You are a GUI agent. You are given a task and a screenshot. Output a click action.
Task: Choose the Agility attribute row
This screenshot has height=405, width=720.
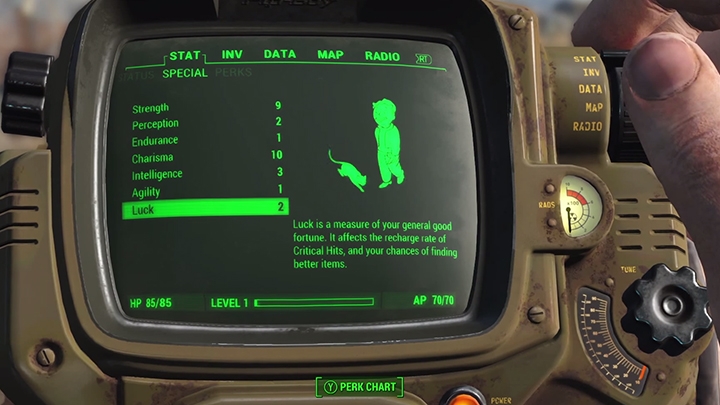coord(205,191)
